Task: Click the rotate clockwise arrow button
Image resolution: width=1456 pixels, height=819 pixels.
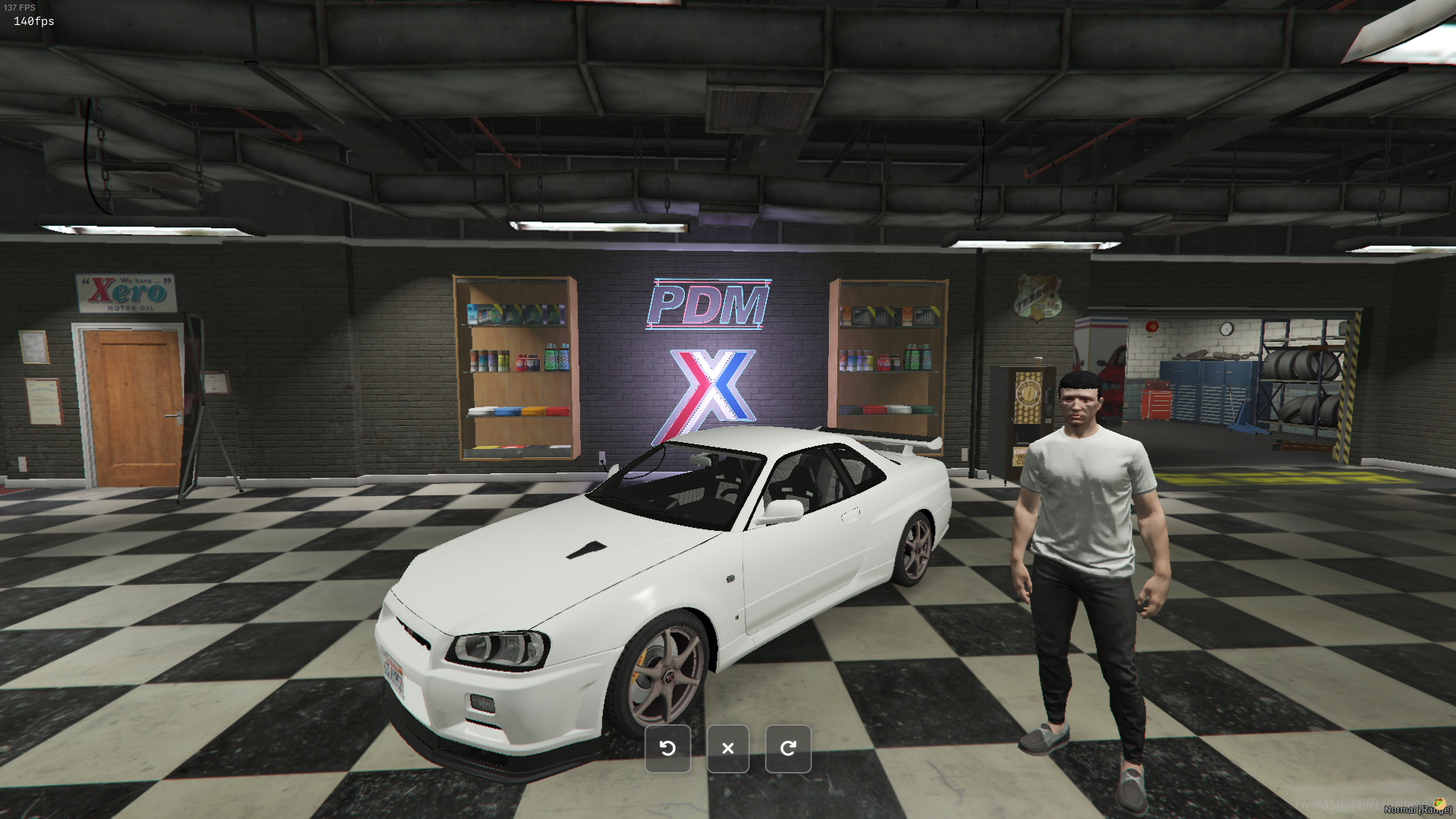Action: coord(788,748)
